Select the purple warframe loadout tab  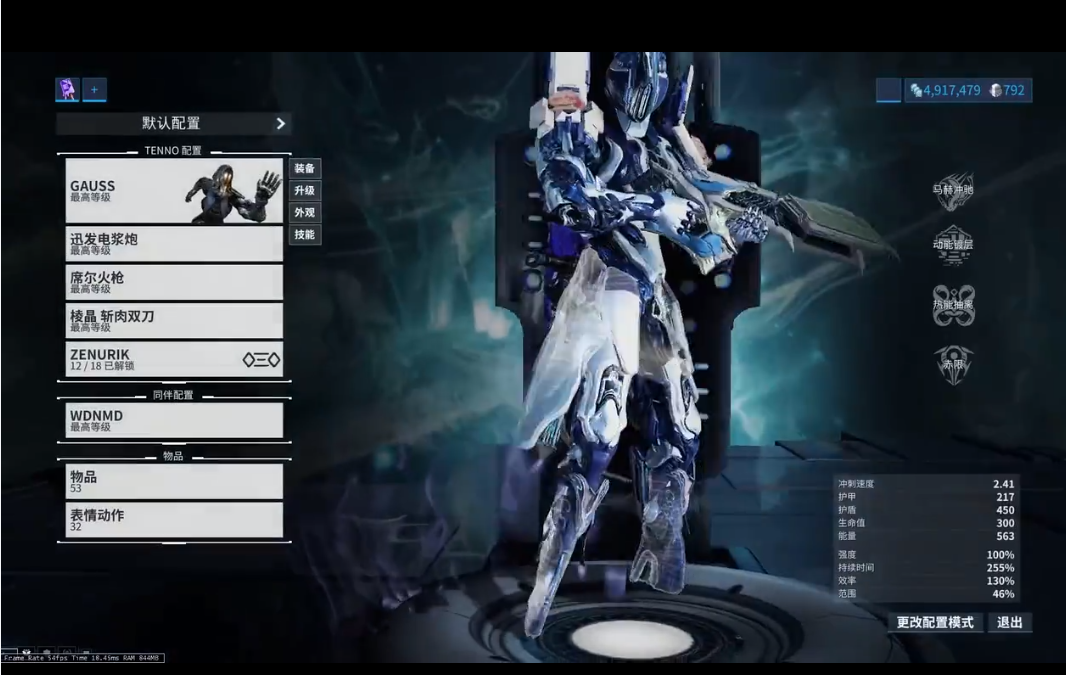67,90
